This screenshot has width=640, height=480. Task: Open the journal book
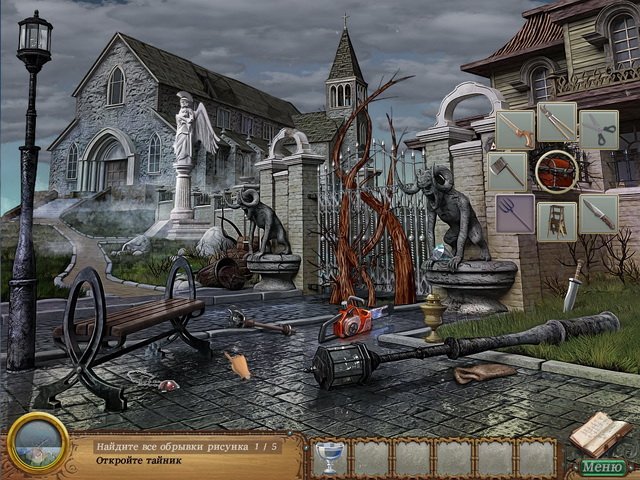click(601, 434)
